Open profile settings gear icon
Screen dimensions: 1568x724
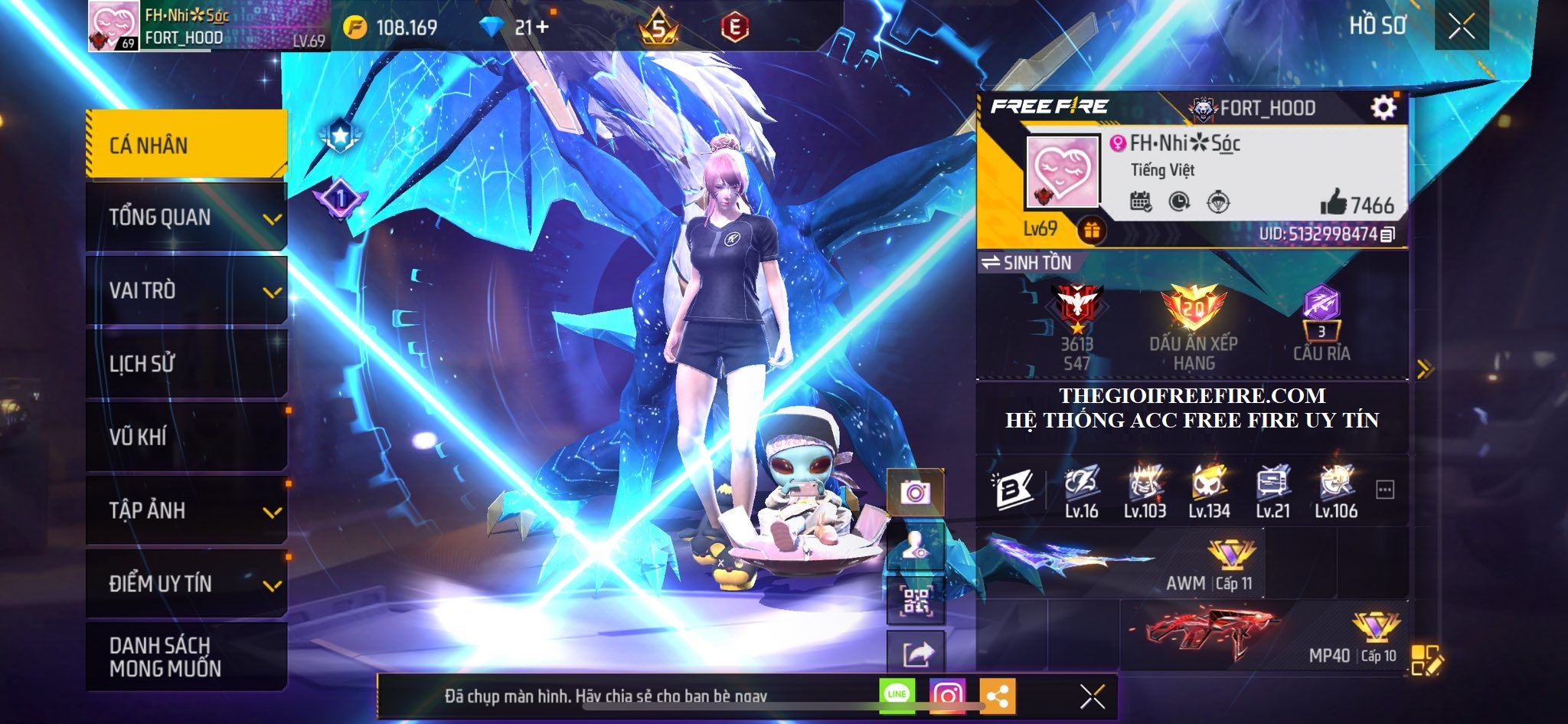[1383, 108]
